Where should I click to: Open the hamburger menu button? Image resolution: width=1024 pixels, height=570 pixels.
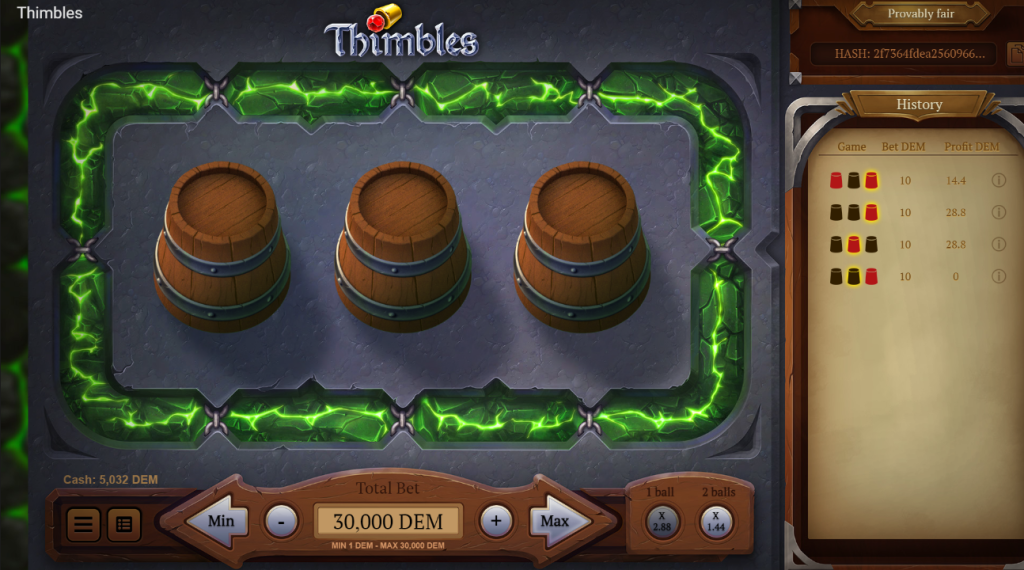pyautogui.click(x=83, y=523)
